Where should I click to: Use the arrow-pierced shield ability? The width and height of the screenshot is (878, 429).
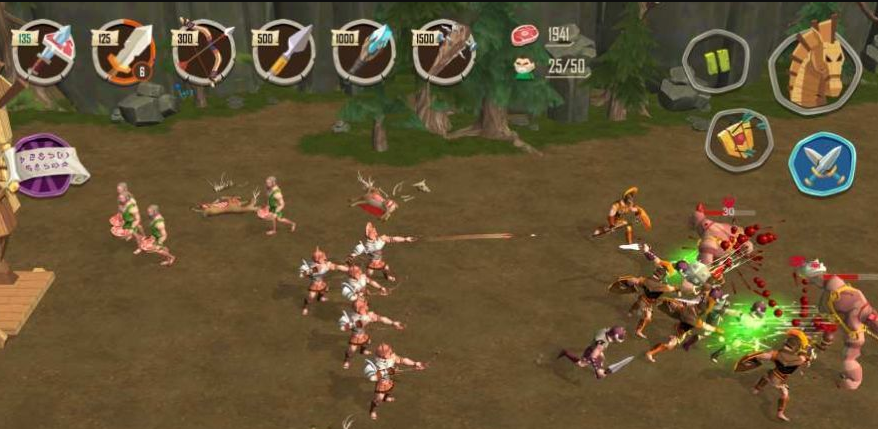pos(739,140)
